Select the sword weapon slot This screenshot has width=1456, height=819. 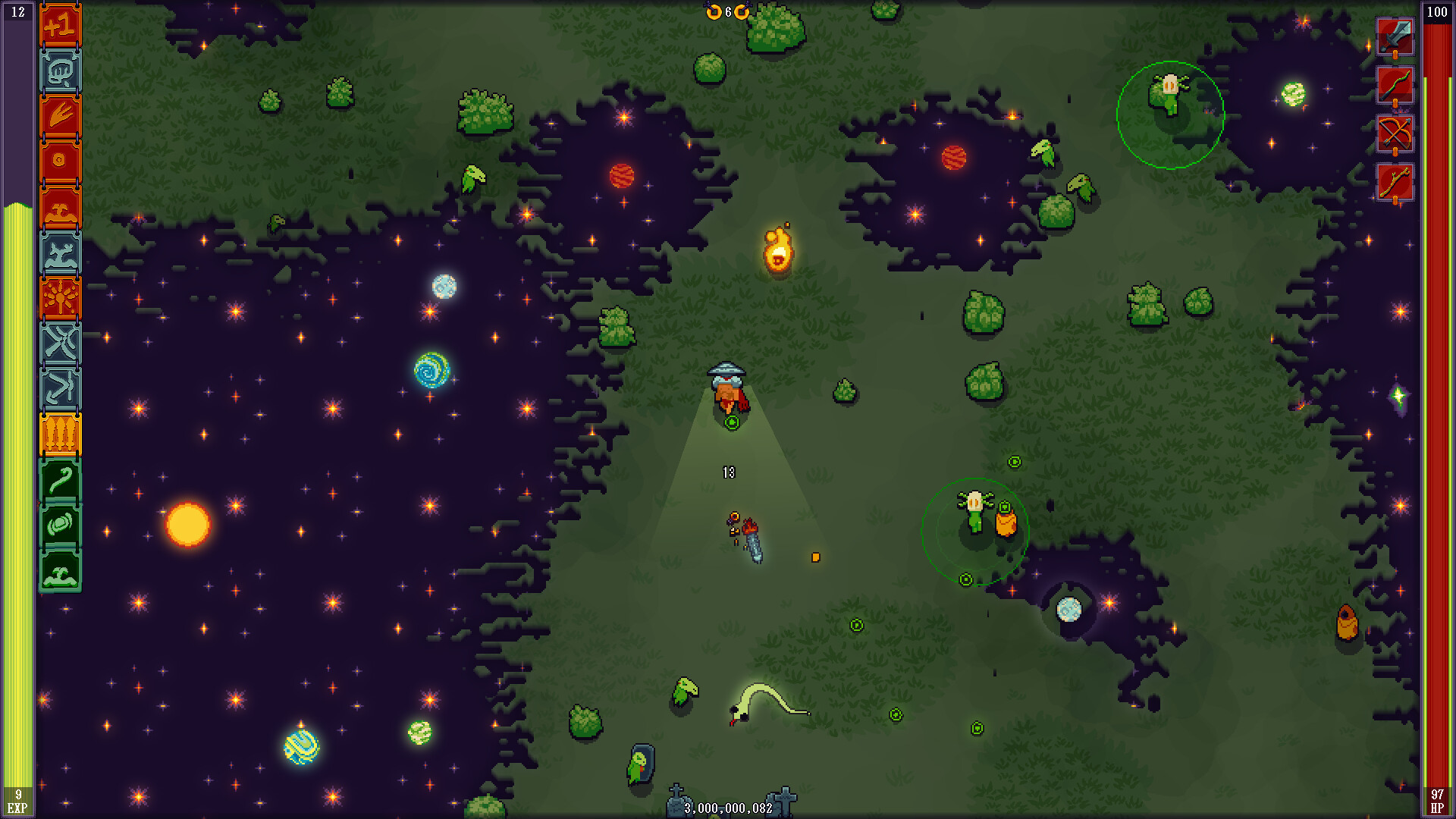point(1395,36)
